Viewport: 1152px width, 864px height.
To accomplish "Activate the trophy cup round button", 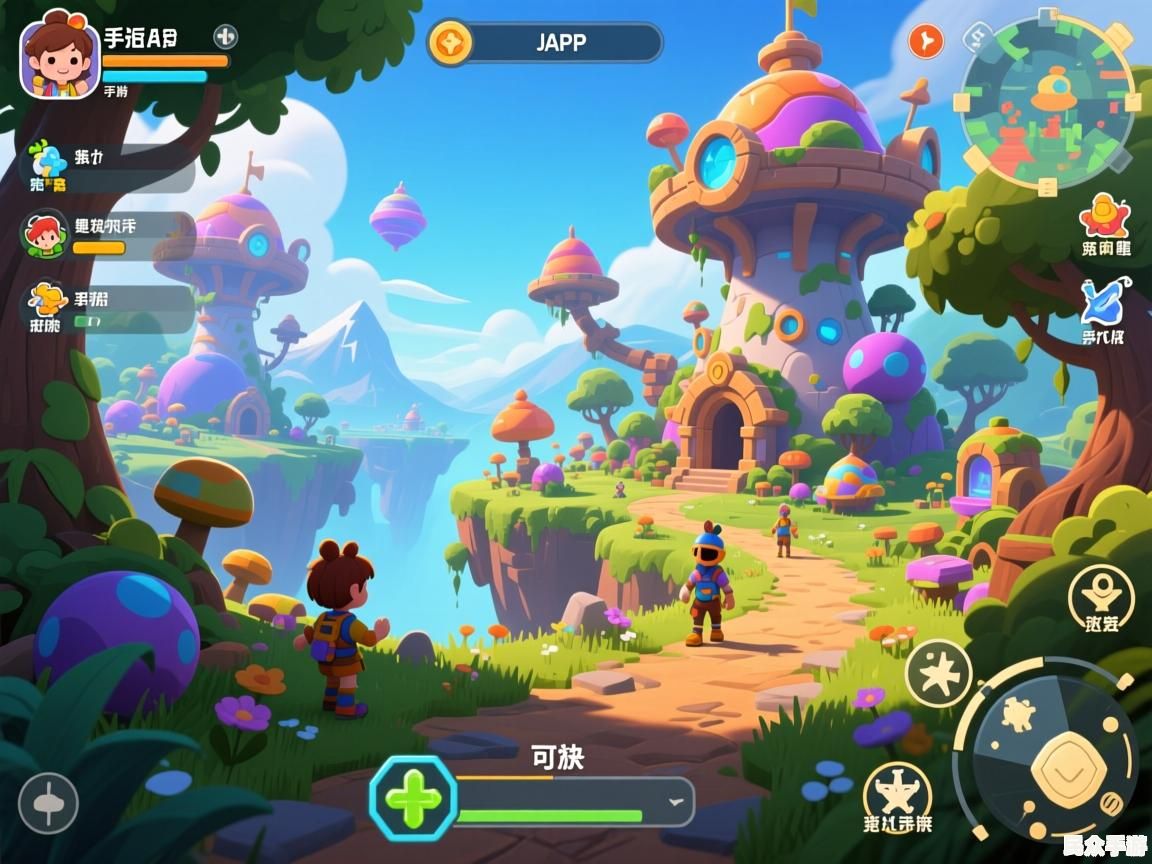I will coord(1101,600).
